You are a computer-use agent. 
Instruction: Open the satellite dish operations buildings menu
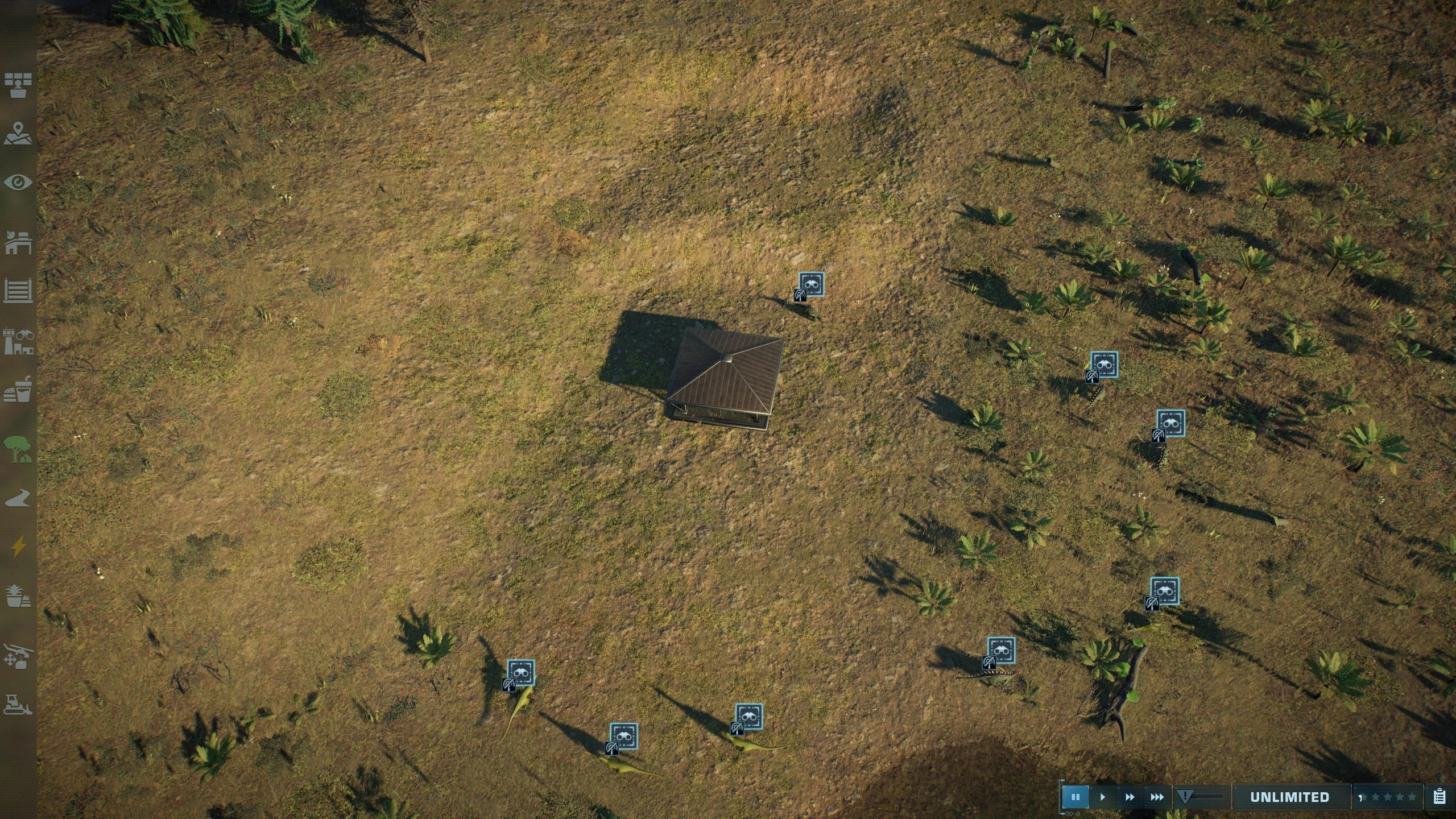[18, 242]
